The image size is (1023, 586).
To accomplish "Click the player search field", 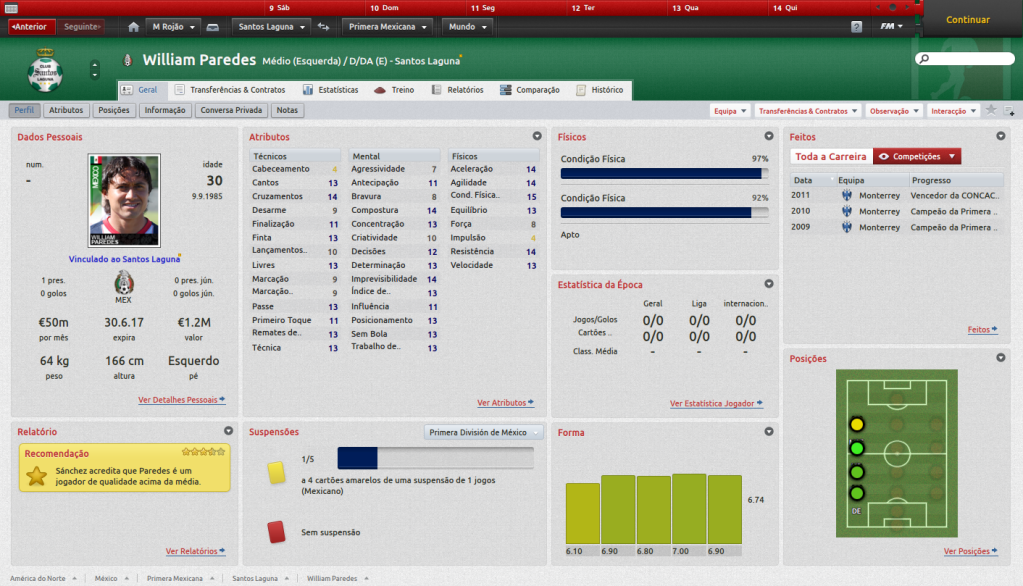I will tap(965, 60).
